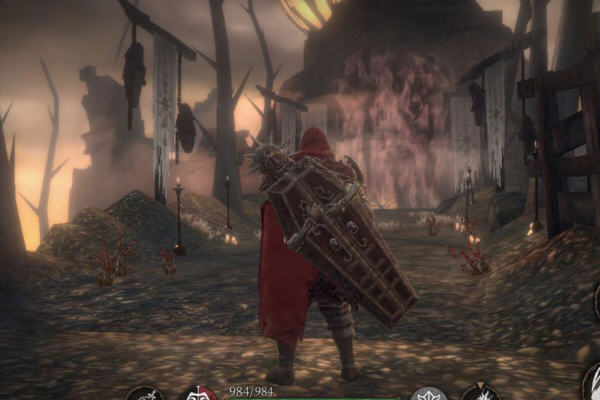Use the spiky white burst skill icon
600x400 pixels.
point(481,393)
